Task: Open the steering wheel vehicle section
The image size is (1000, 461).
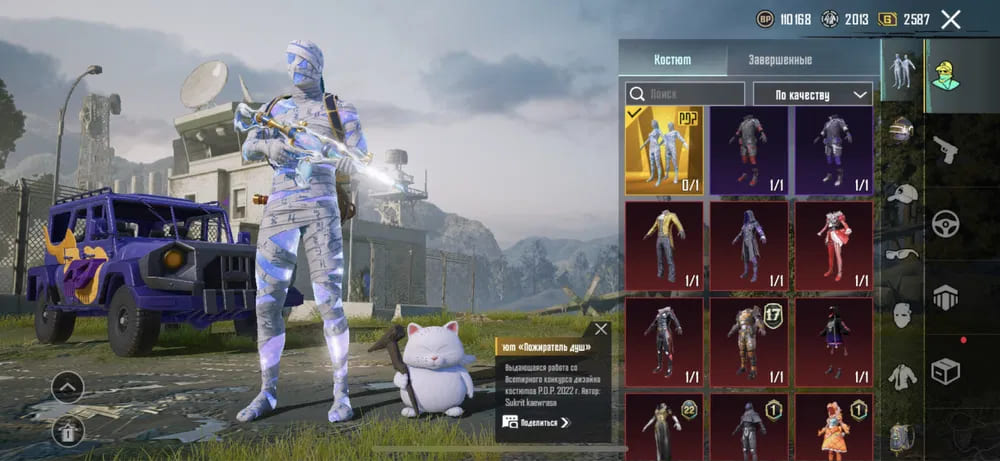Action: (x=945, y=223)
